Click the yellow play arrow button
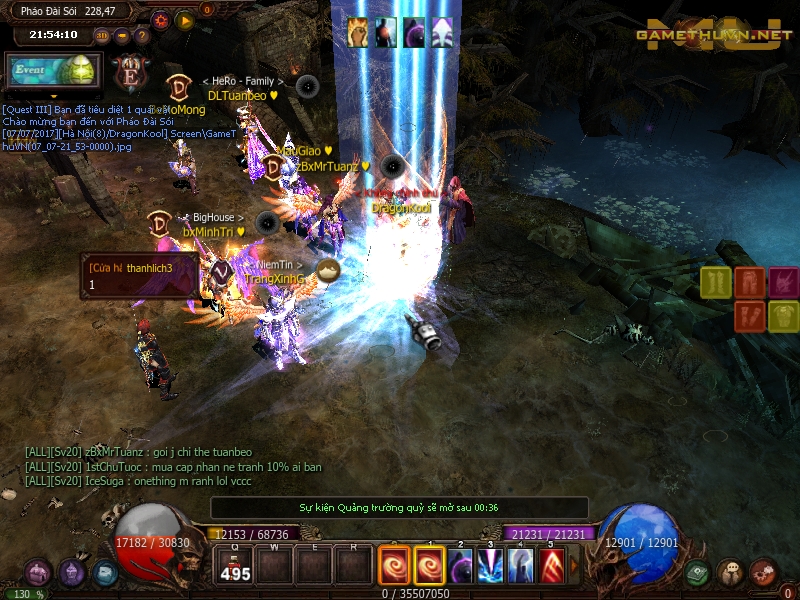 point(185,19)
